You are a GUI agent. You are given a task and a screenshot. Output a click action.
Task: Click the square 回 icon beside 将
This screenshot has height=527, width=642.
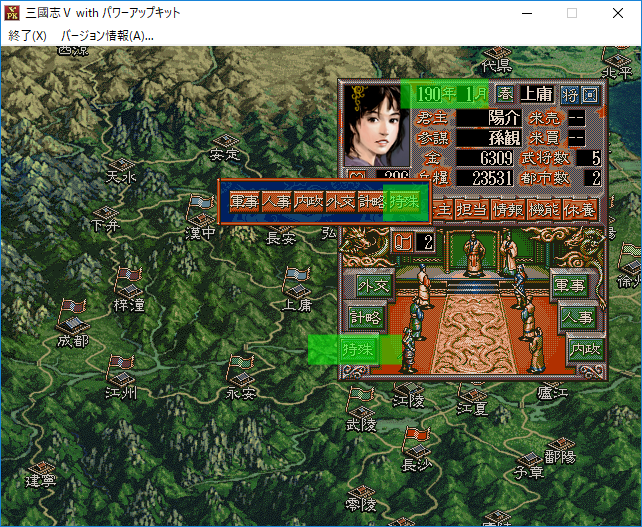590,95
